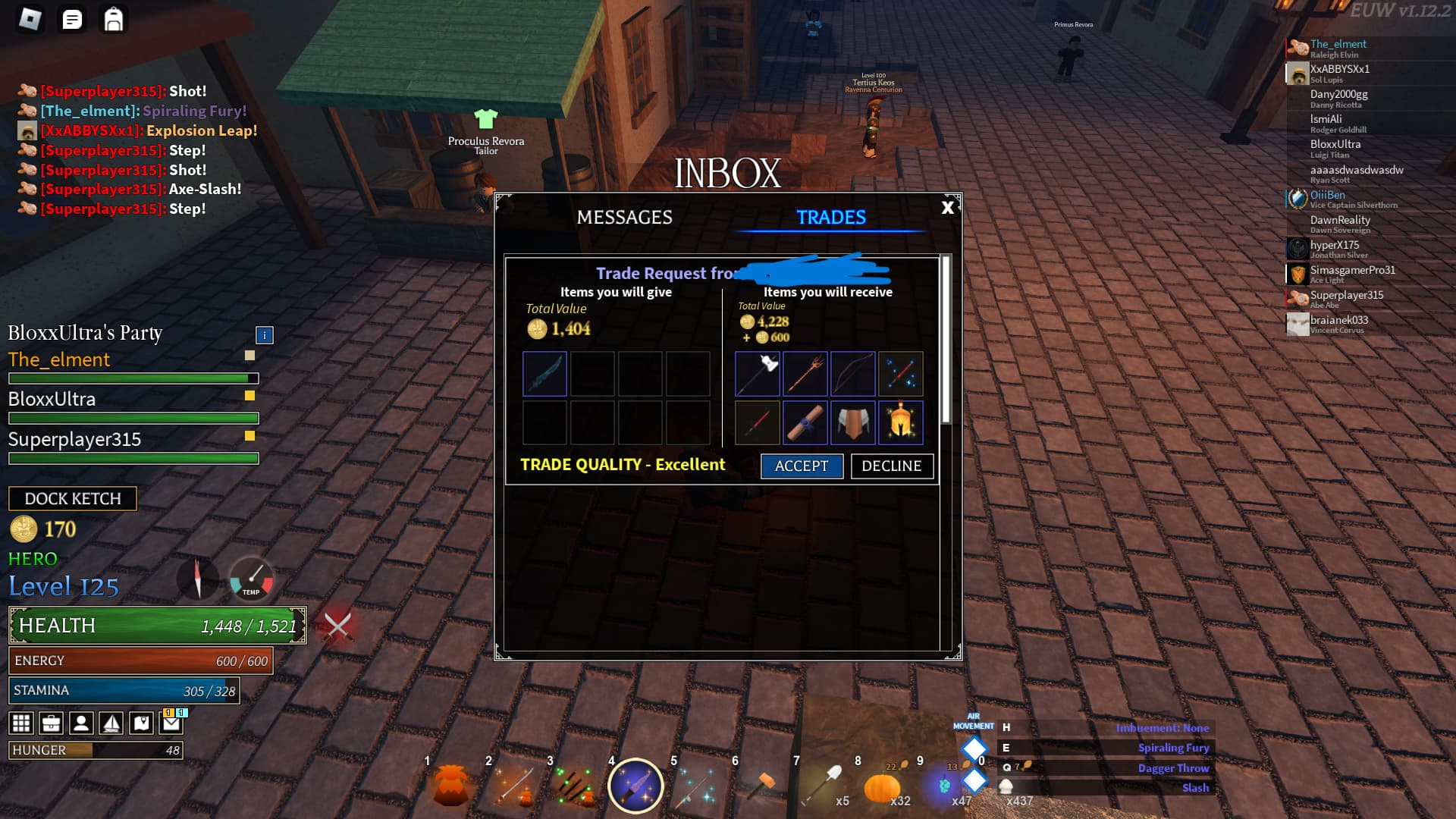Switch to the MESSAGES tab
Image resolution: width=1456 pixels, height=819 pixels.
pos(625,217)
